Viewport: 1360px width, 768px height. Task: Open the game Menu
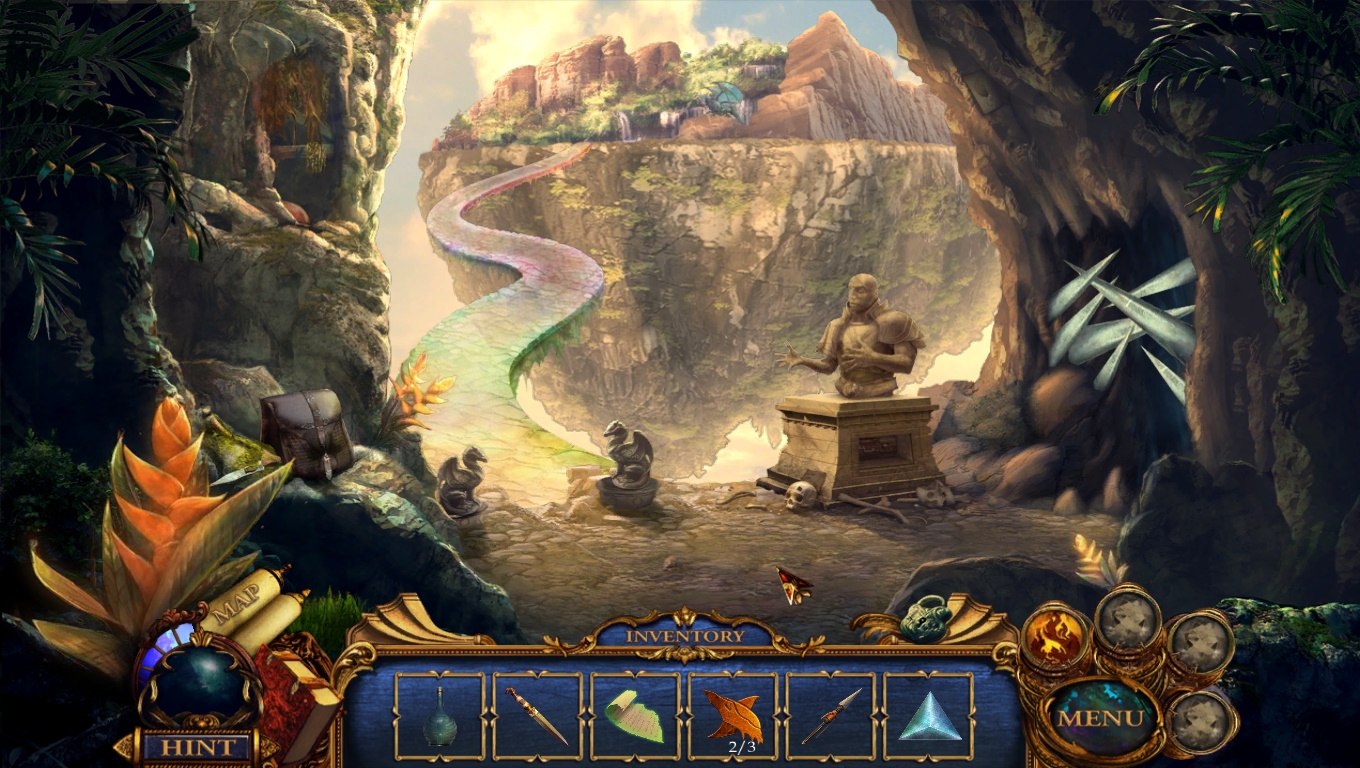tap(1100, 717)
